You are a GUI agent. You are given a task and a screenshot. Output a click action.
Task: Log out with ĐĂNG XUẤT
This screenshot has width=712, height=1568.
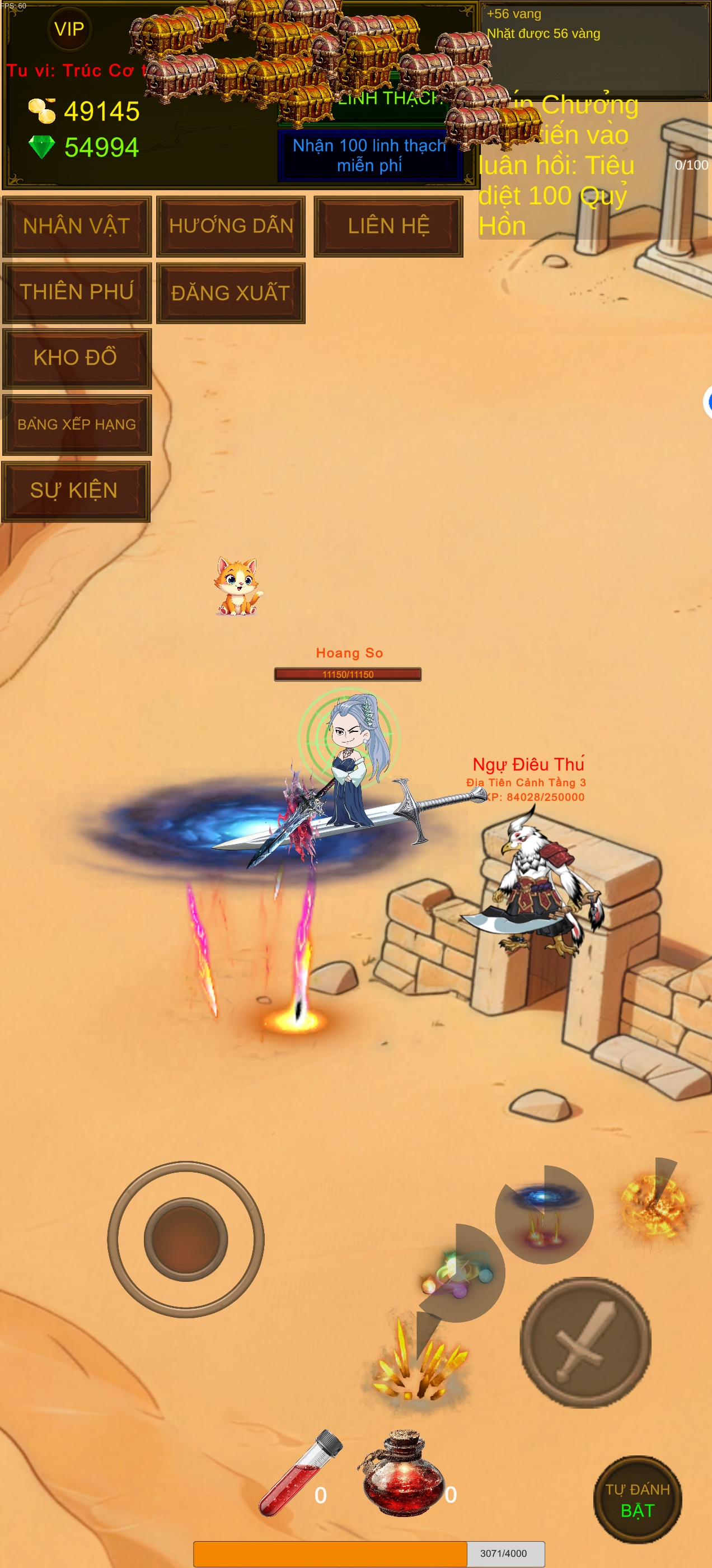[231, 293]
